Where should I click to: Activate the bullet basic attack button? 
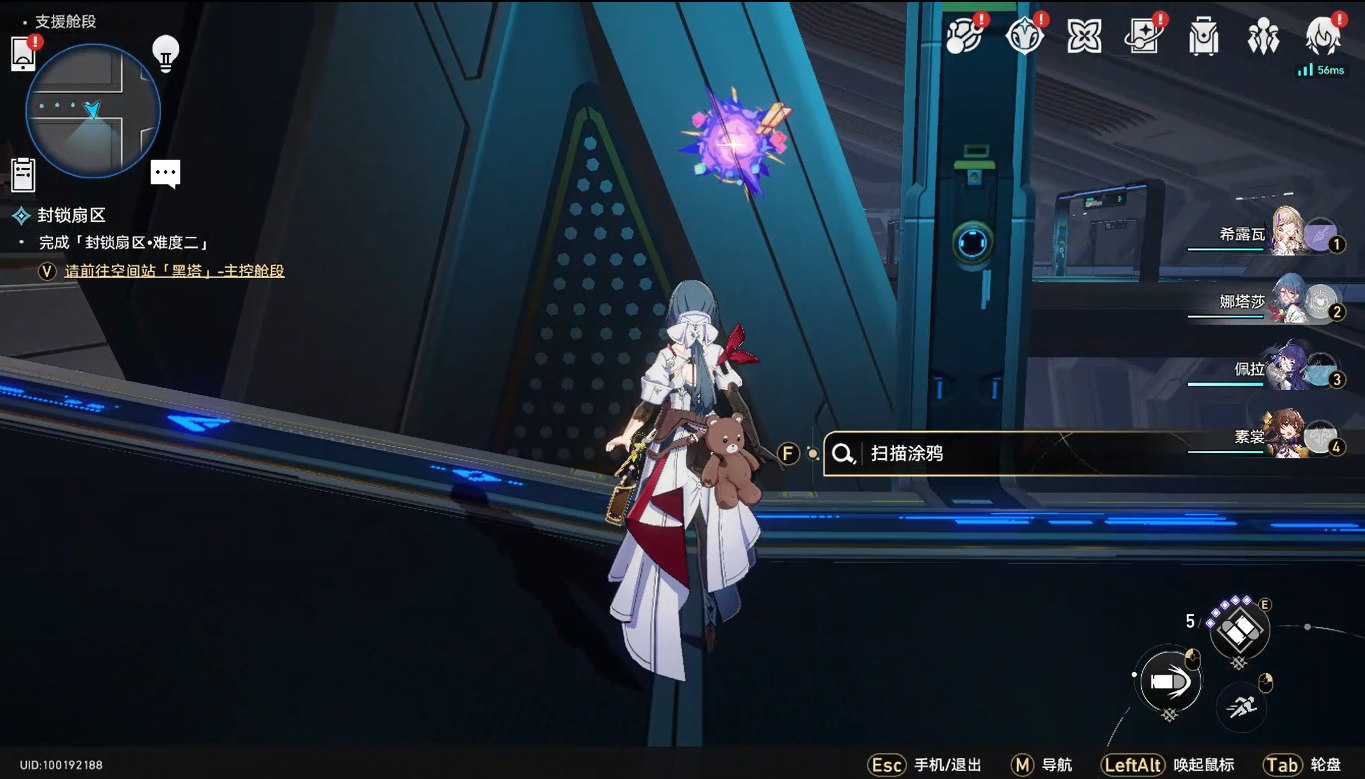pyautogui.click(x=1169, y=680)
